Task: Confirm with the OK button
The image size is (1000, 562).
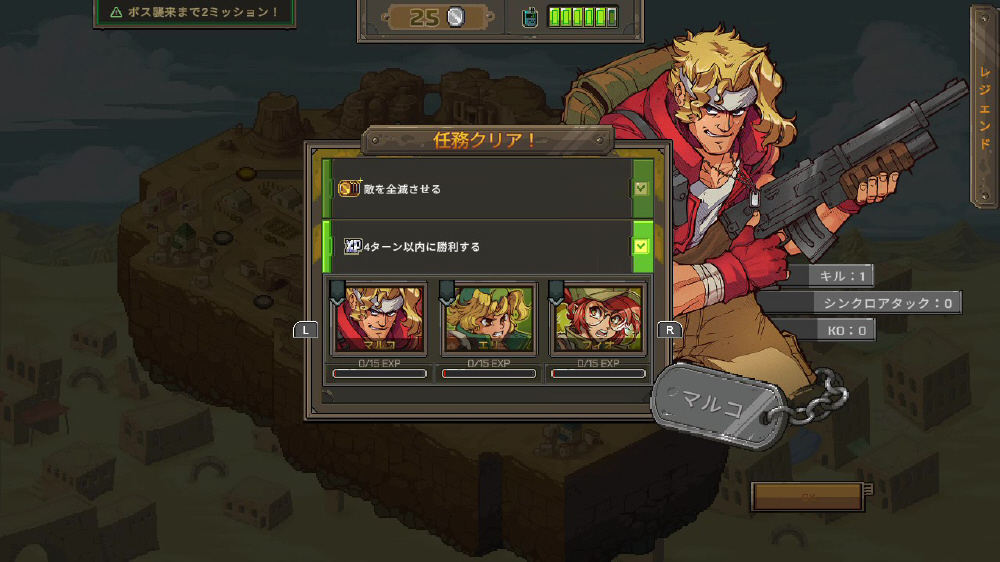Action: click(807, 496)
